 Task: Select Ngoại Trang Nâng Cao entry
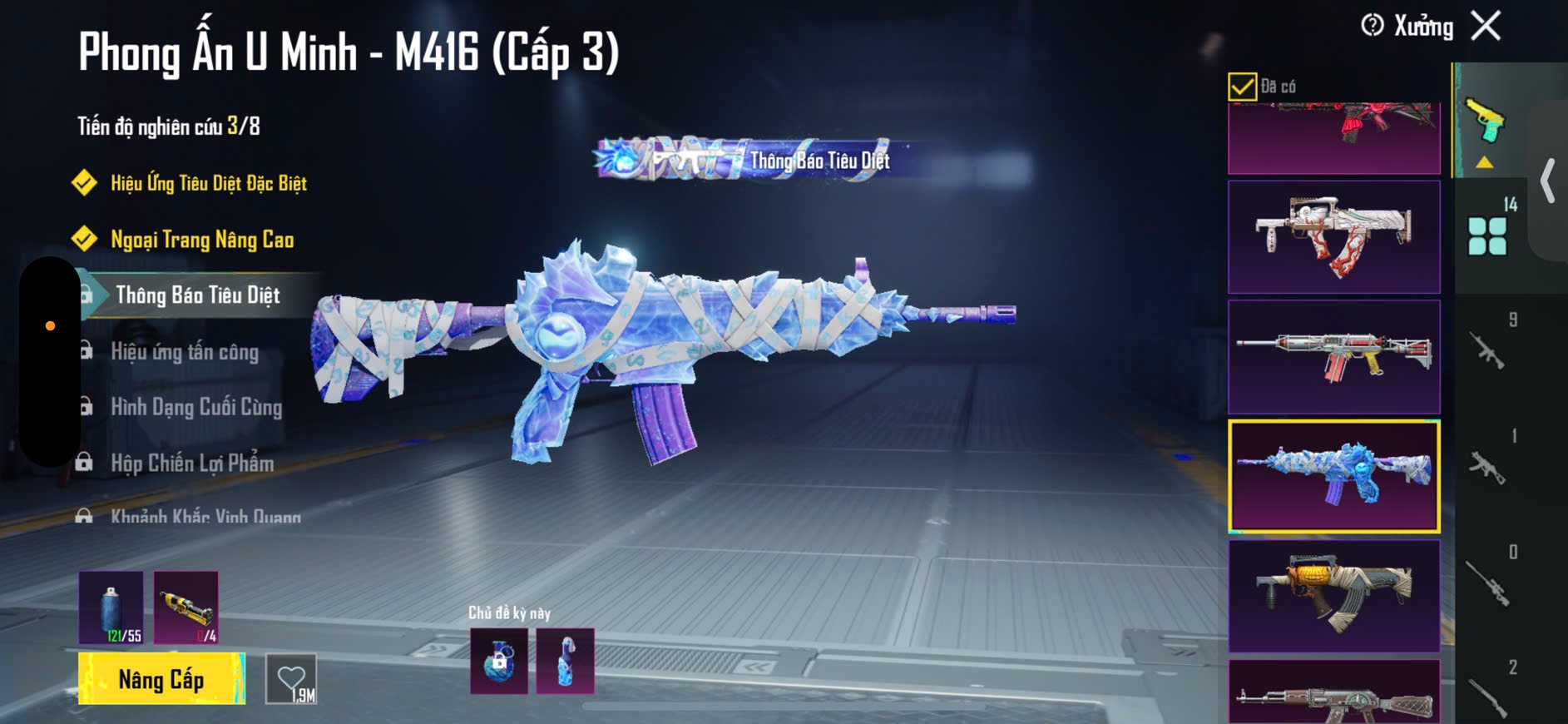[x=202, y=240]
